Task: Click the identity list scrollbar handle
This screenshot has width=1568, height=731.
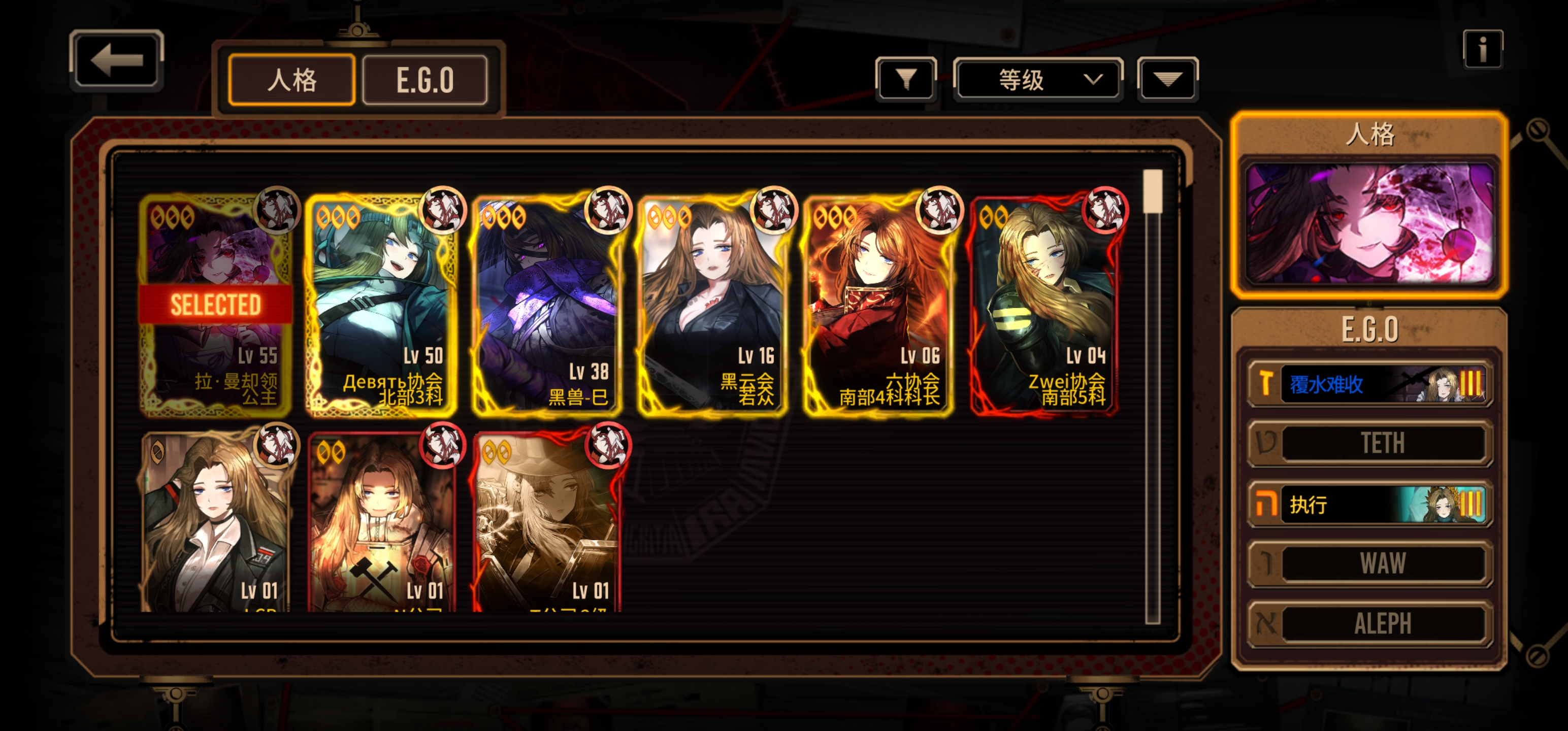Action: [1152, 191]
